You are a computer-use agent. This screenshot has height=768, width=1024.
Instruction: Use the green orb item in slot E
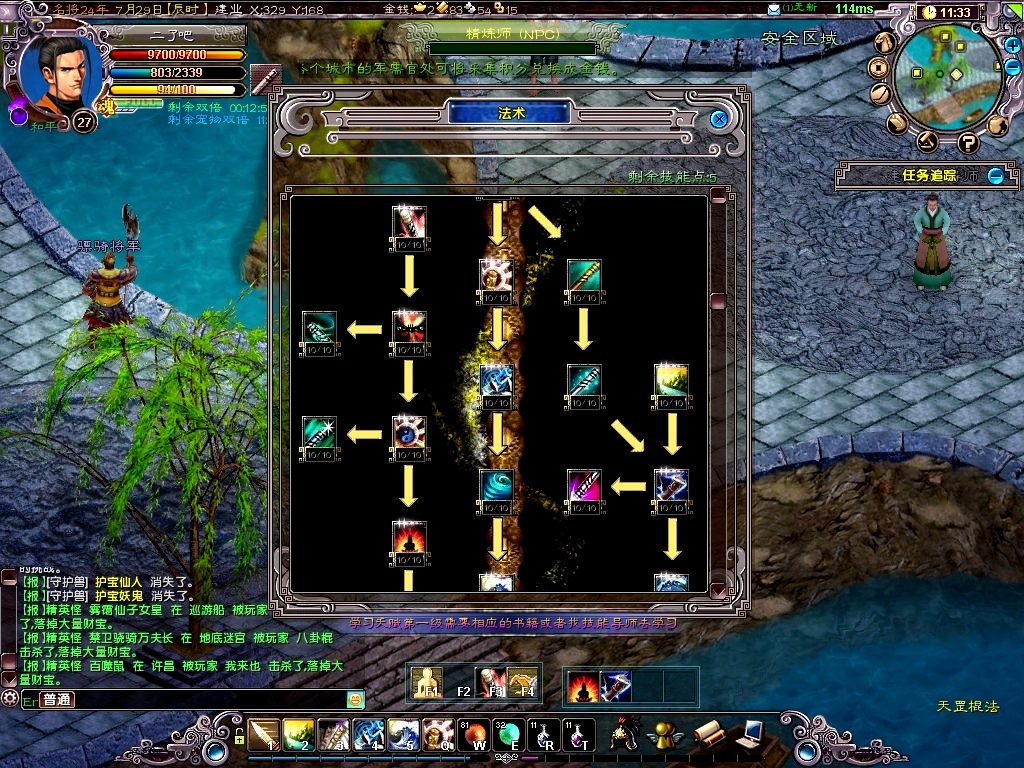[x=509, y=734]
